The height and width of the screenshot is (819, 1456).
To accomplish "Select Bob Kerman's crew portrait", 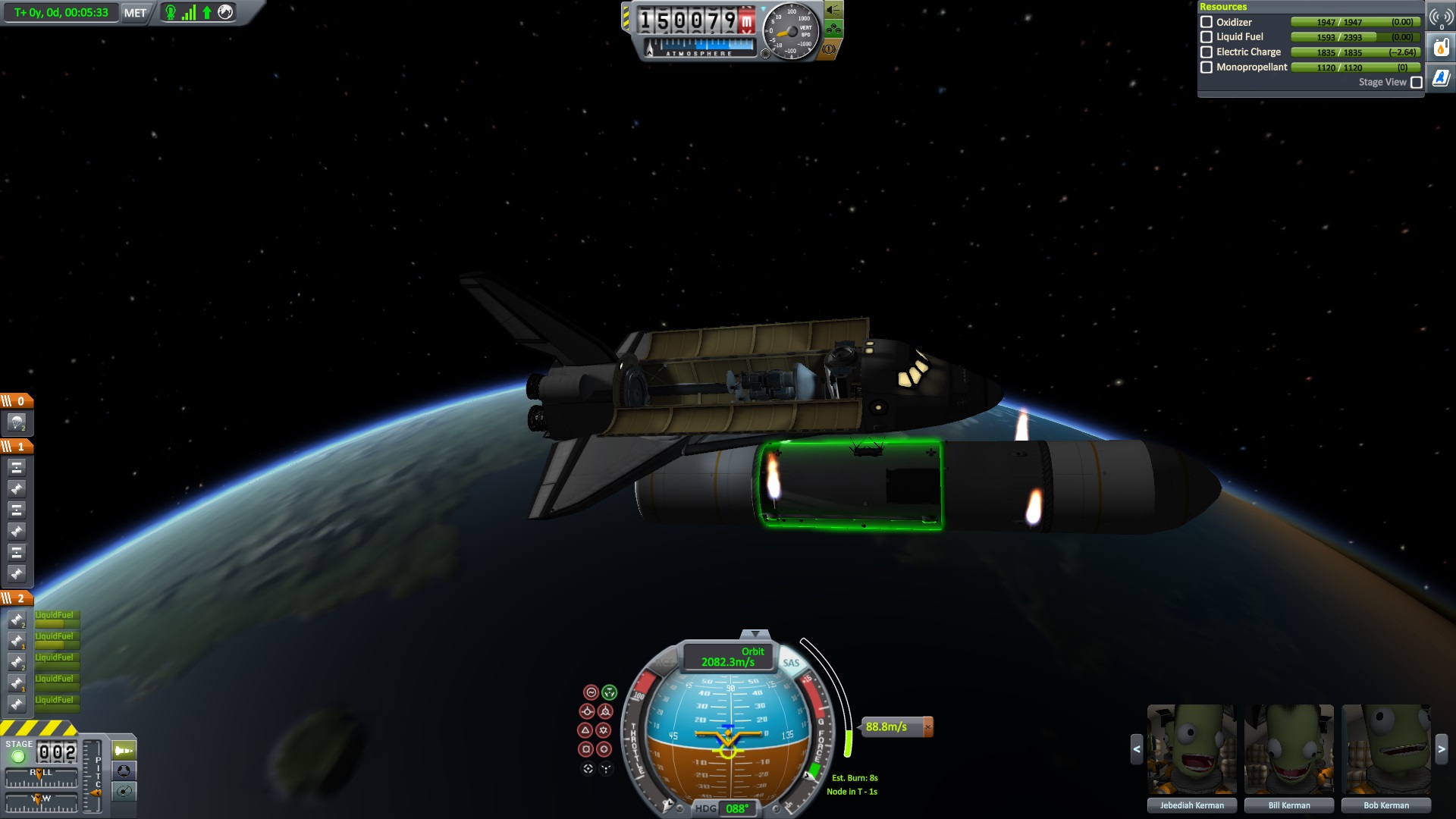I will 1385,749.
